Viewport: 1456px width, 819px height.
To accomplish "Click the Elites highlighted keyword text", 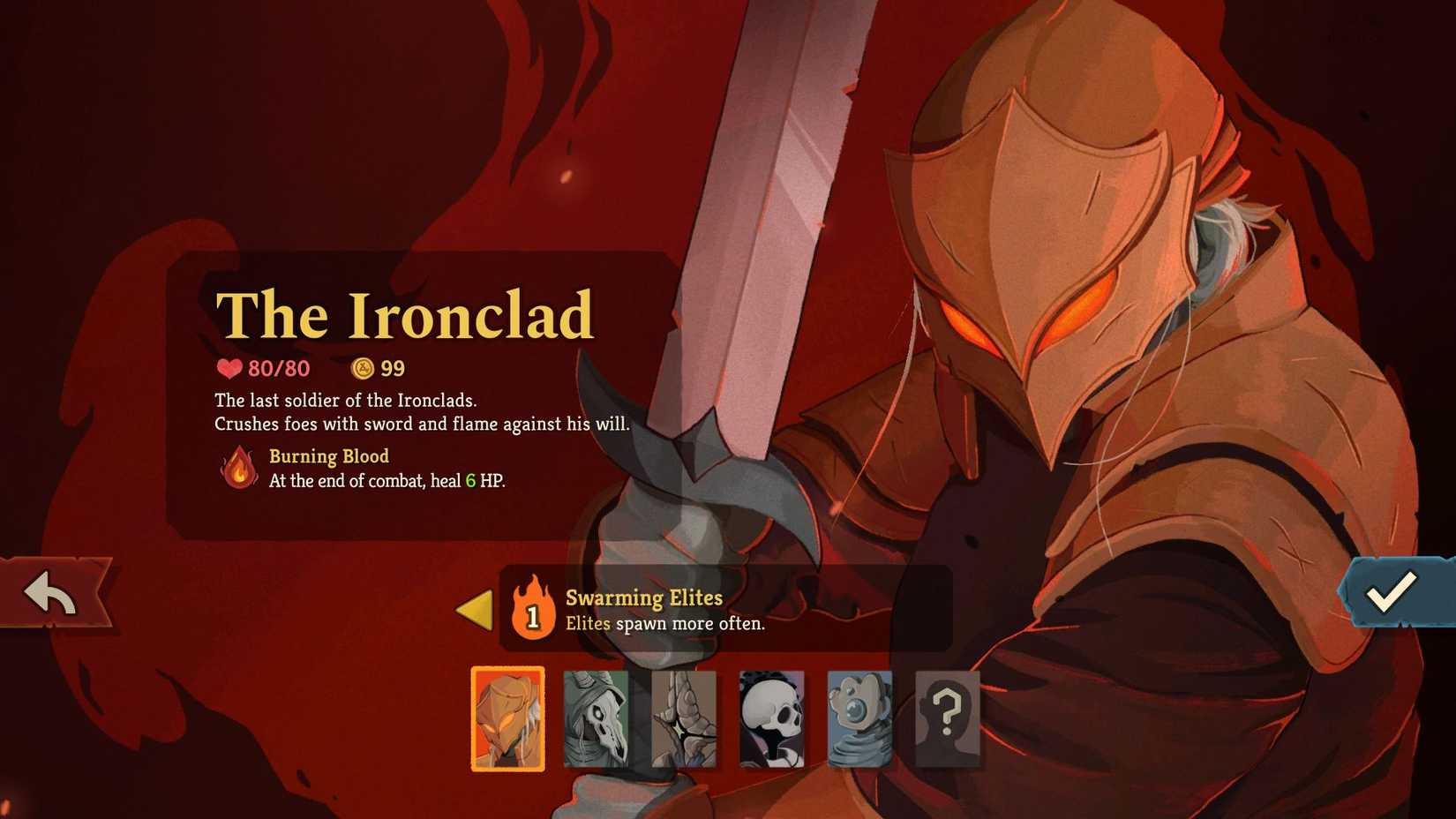I will point(589,624).
